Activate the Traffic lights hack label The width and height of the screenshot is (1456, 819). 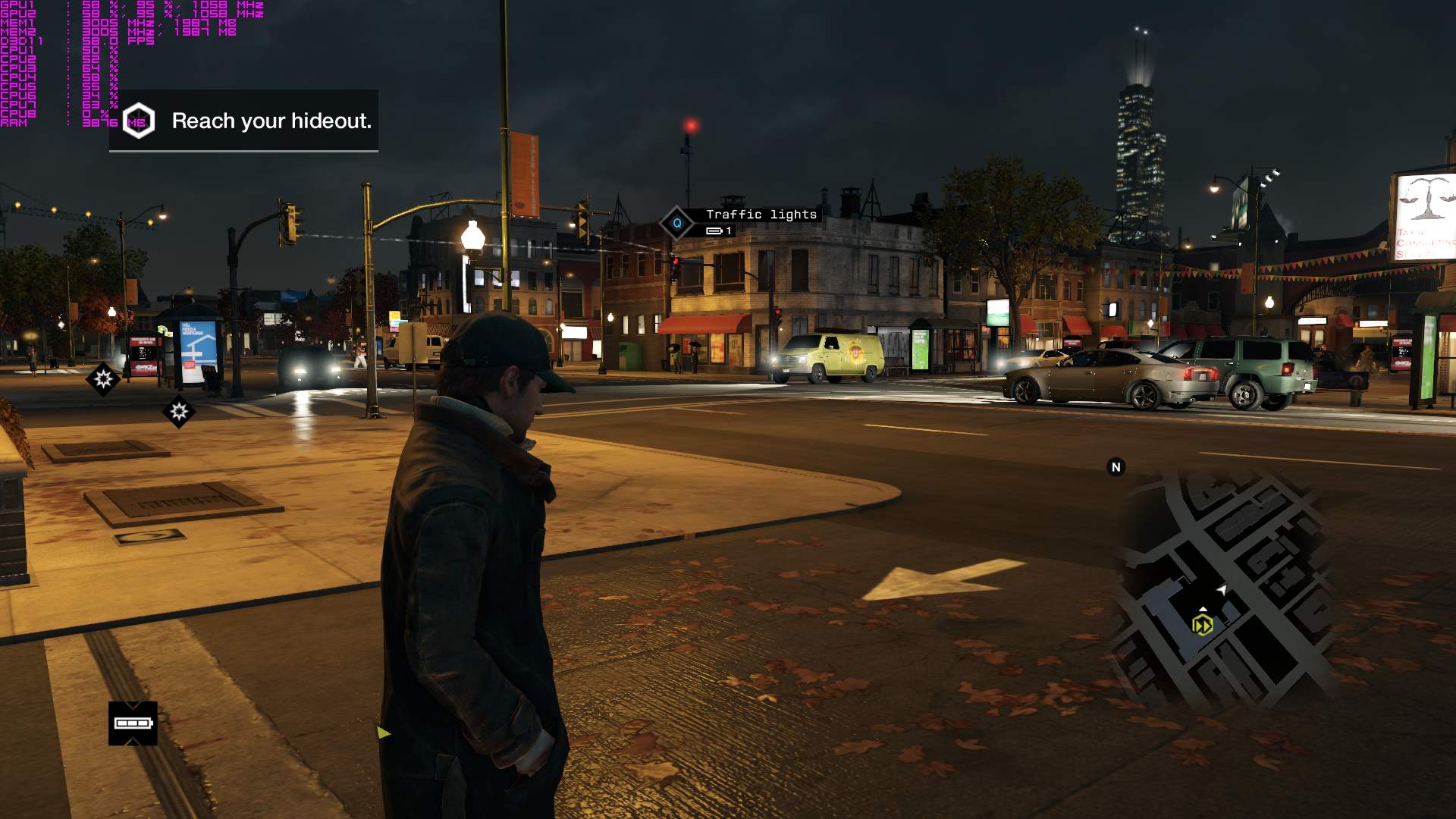[761, 215]
